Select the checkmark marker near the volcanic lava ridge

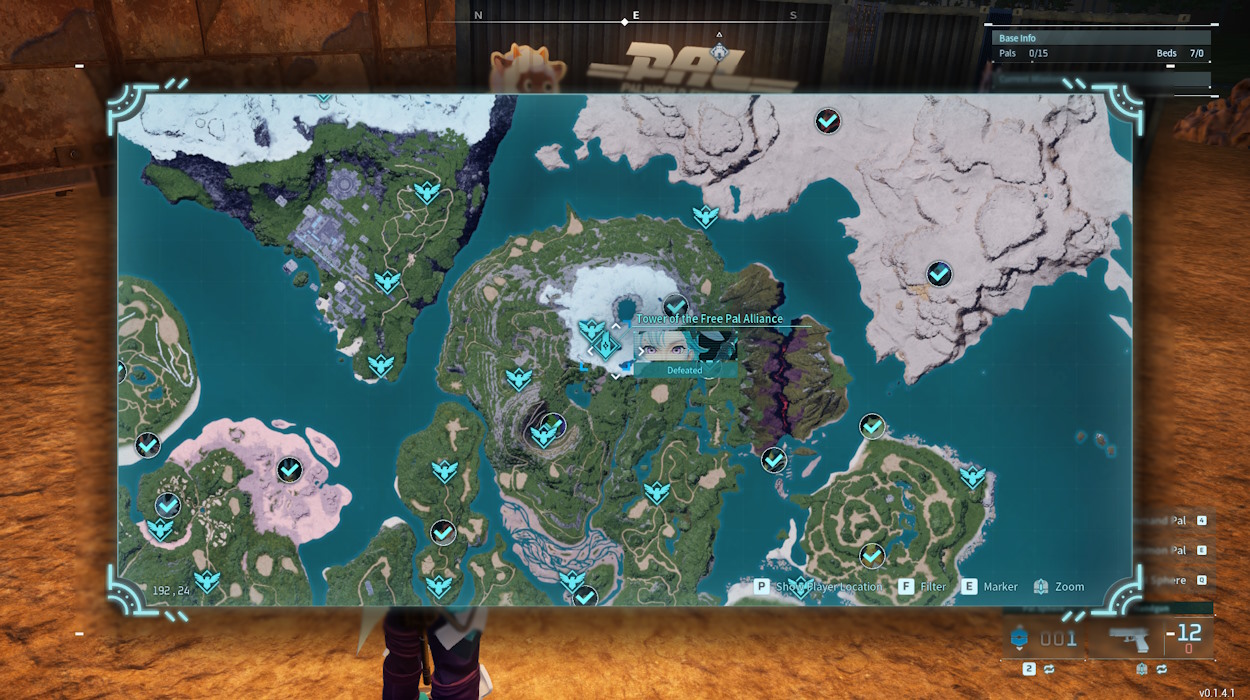click(774, 460)
